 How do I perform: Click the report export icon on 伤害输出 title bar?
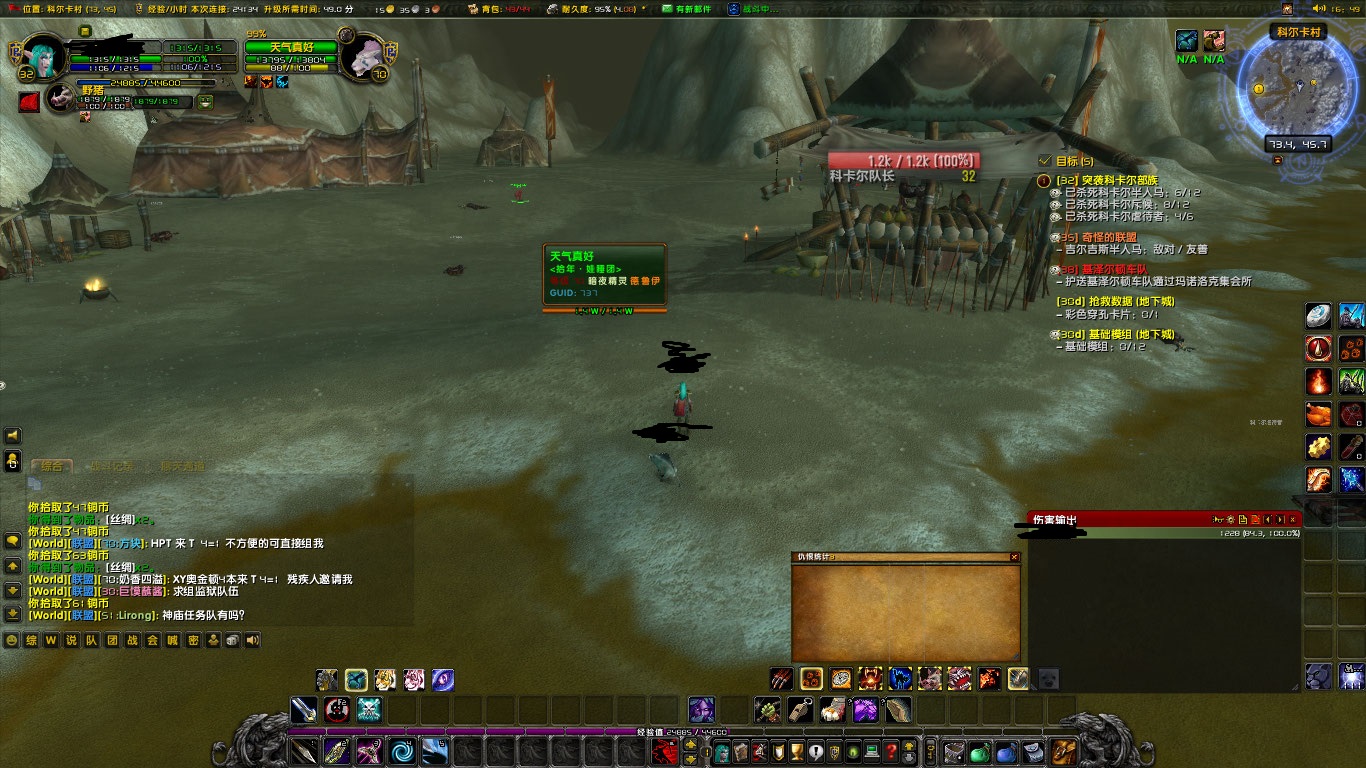[x=1243, y=519]
